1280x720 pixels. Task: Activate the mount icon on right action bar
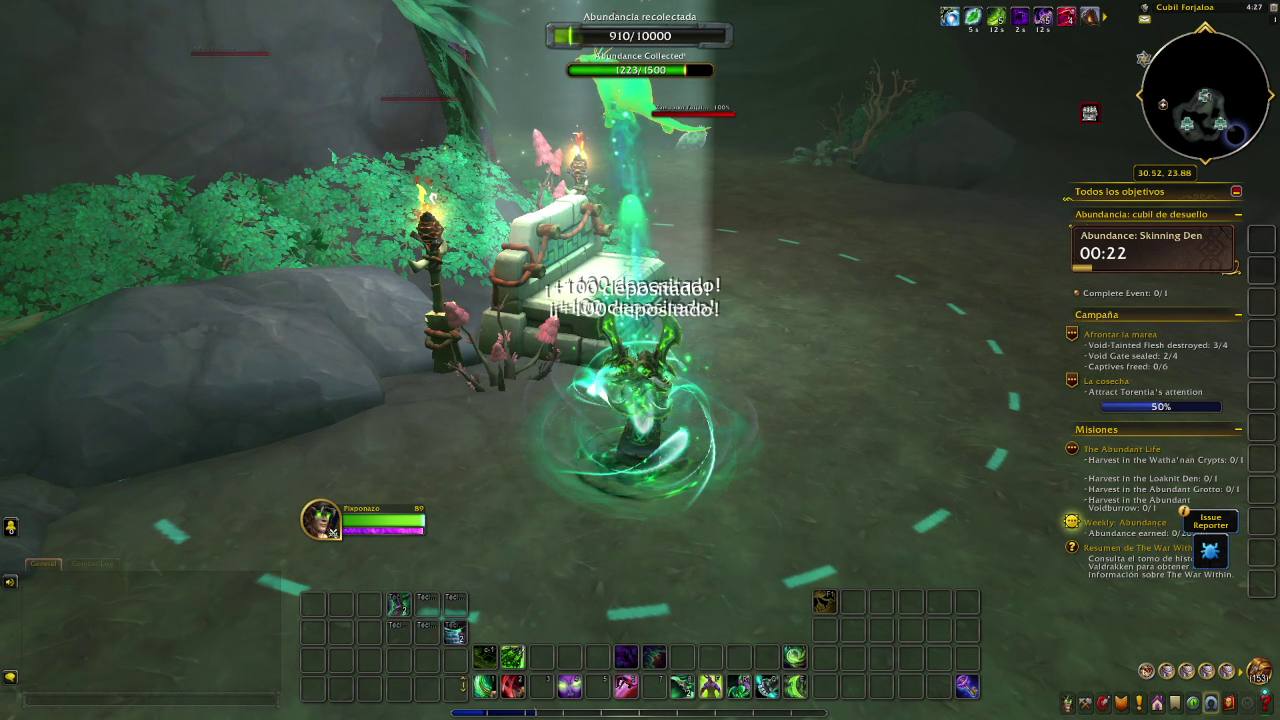click(825, 601)
